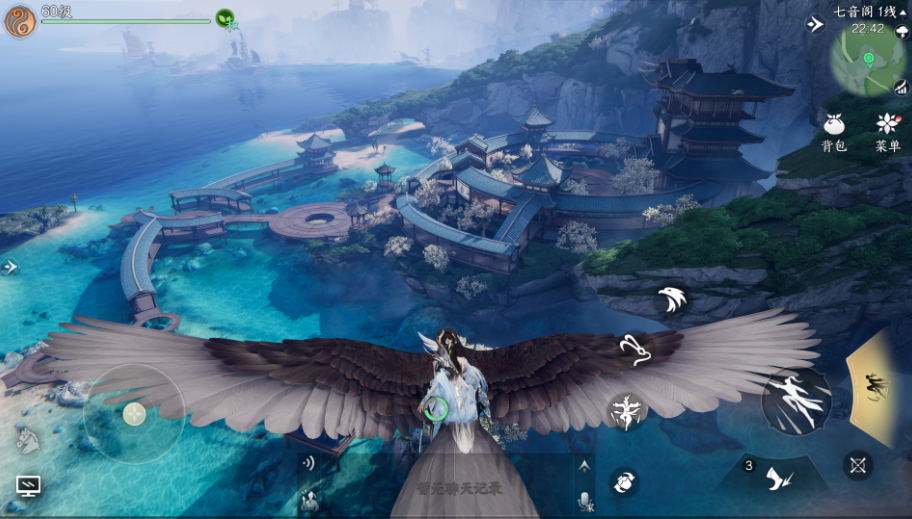Click the green leaf buff icon
Screen dimensions: 912x519
(x=225, y=17)
